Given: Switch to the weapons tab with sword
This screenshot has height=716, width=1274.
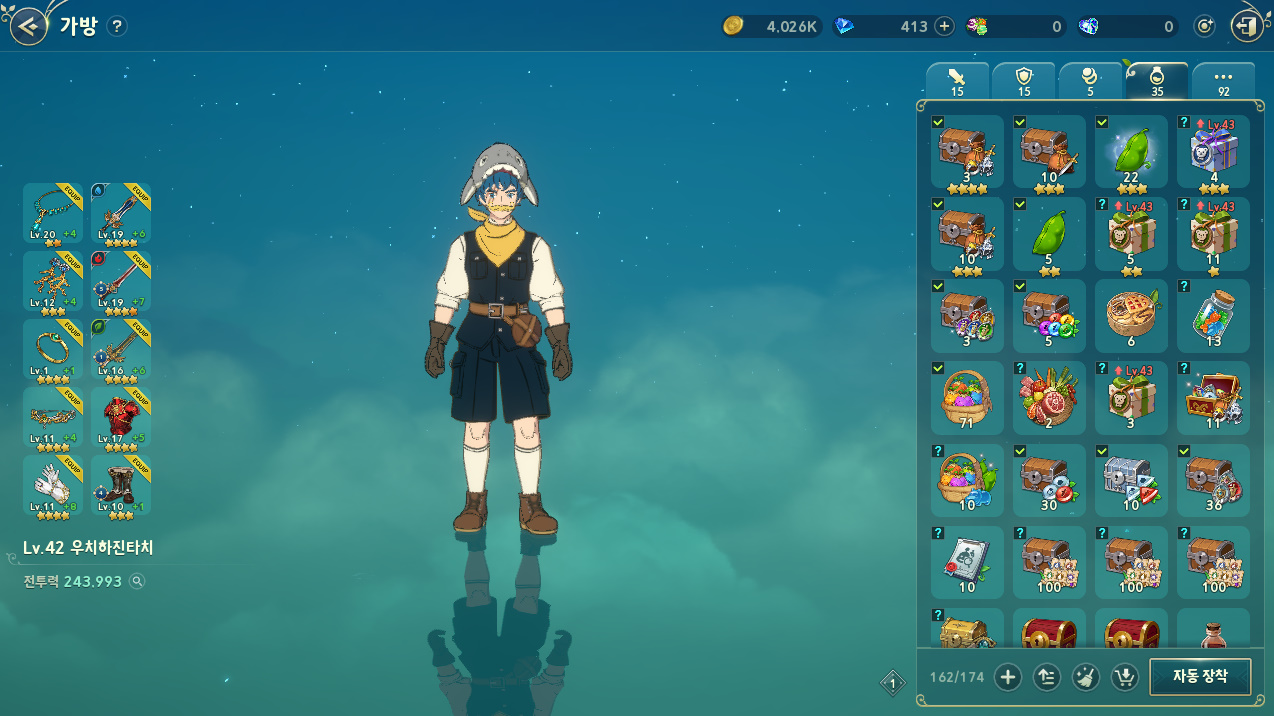Looking at the screenshot, I should point(957,80).
